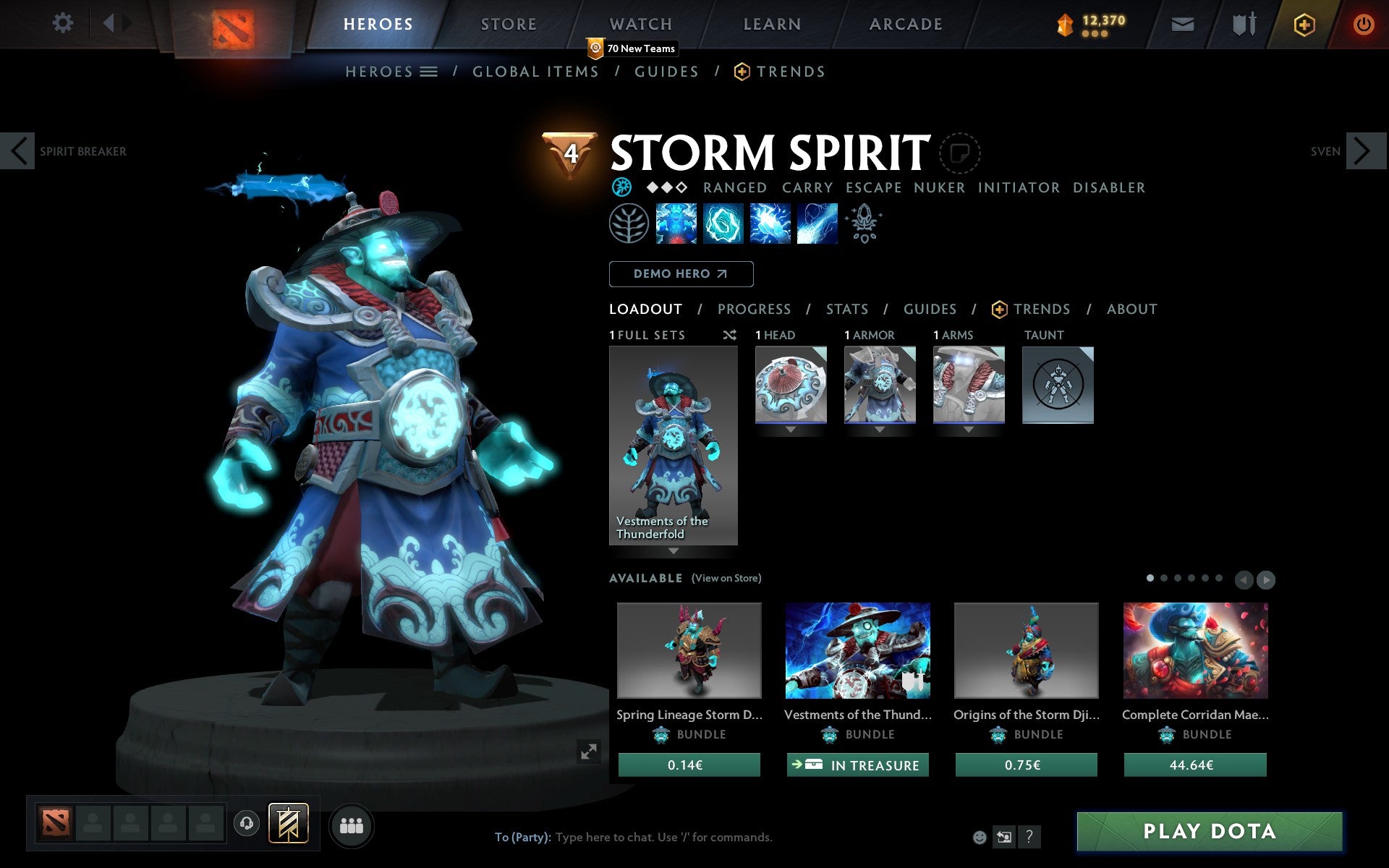
Task: Click the power button to quit Dota
Action: coord(1363,23)
